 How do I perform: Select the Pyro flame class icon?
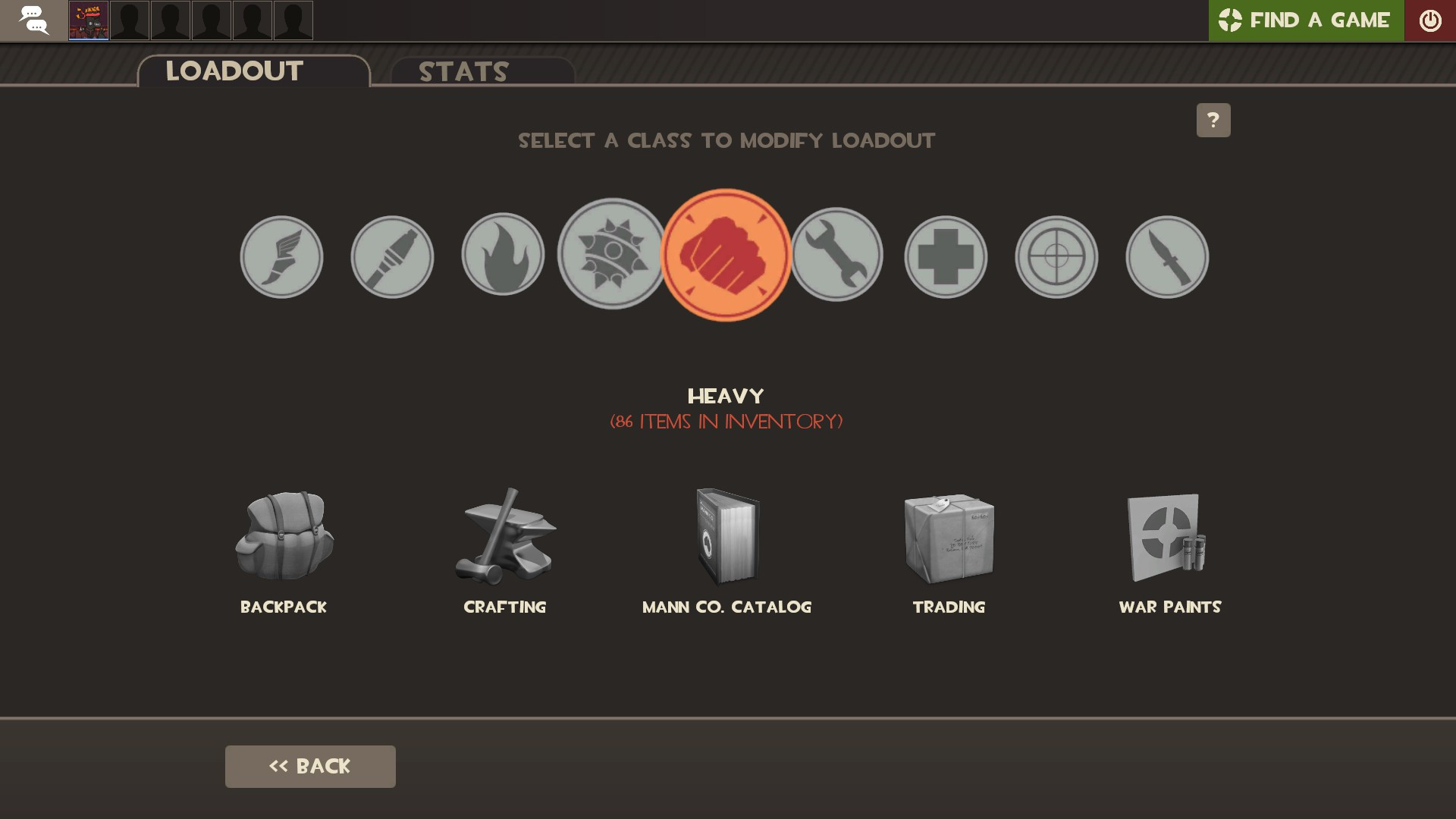pyautogui.click(x=503, y=256)
